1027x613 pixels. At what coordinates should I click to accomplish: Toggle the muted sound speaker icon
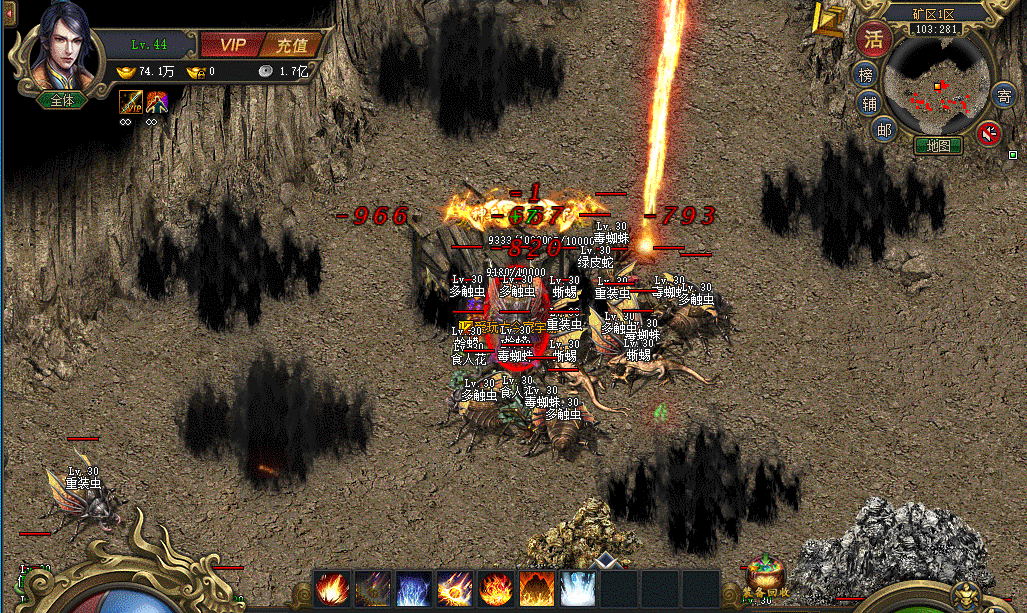(x=988, y=132)
